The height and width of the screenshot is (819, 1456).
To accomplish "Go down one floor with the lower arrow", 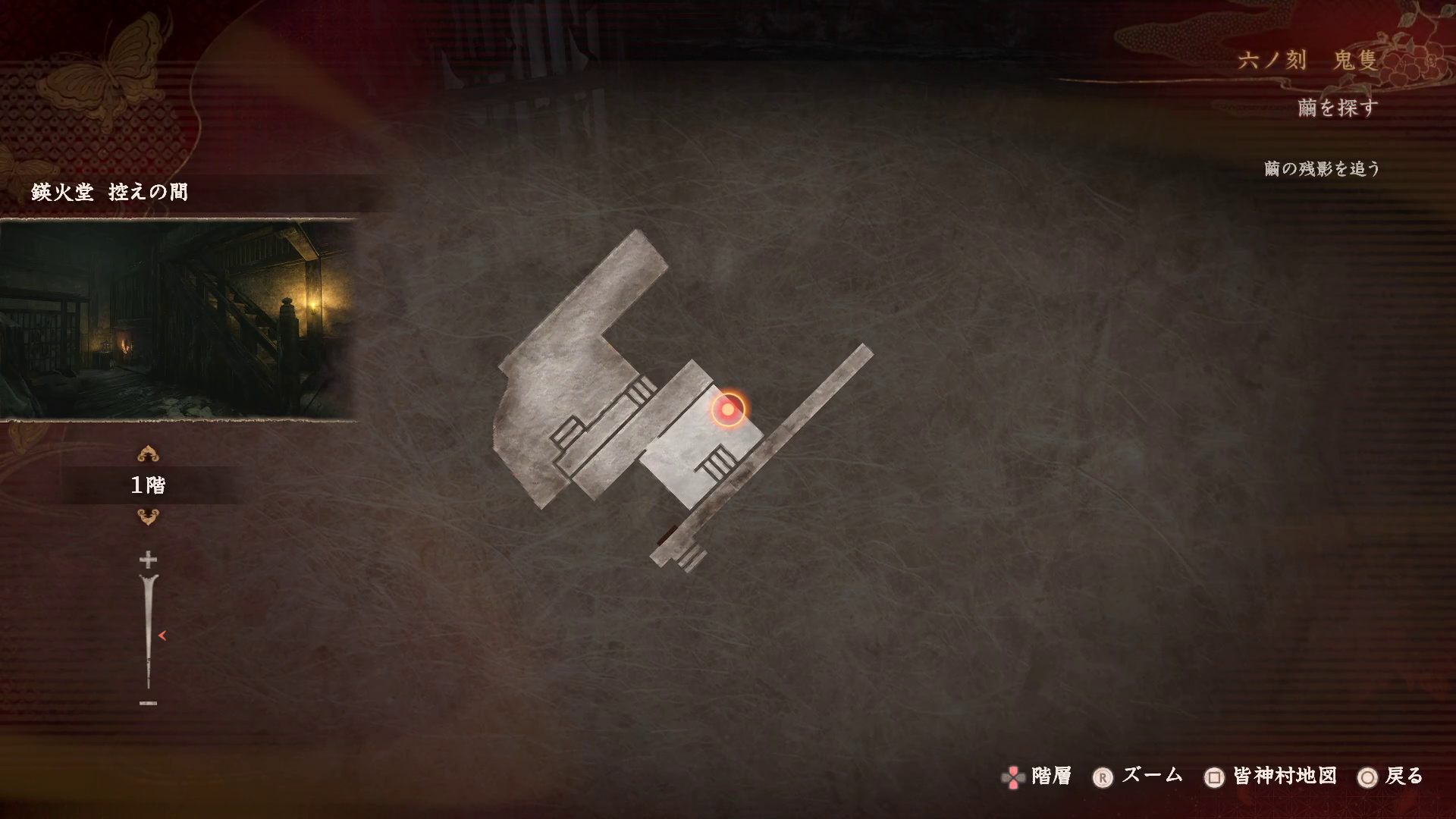I will [x=148, y=517].
